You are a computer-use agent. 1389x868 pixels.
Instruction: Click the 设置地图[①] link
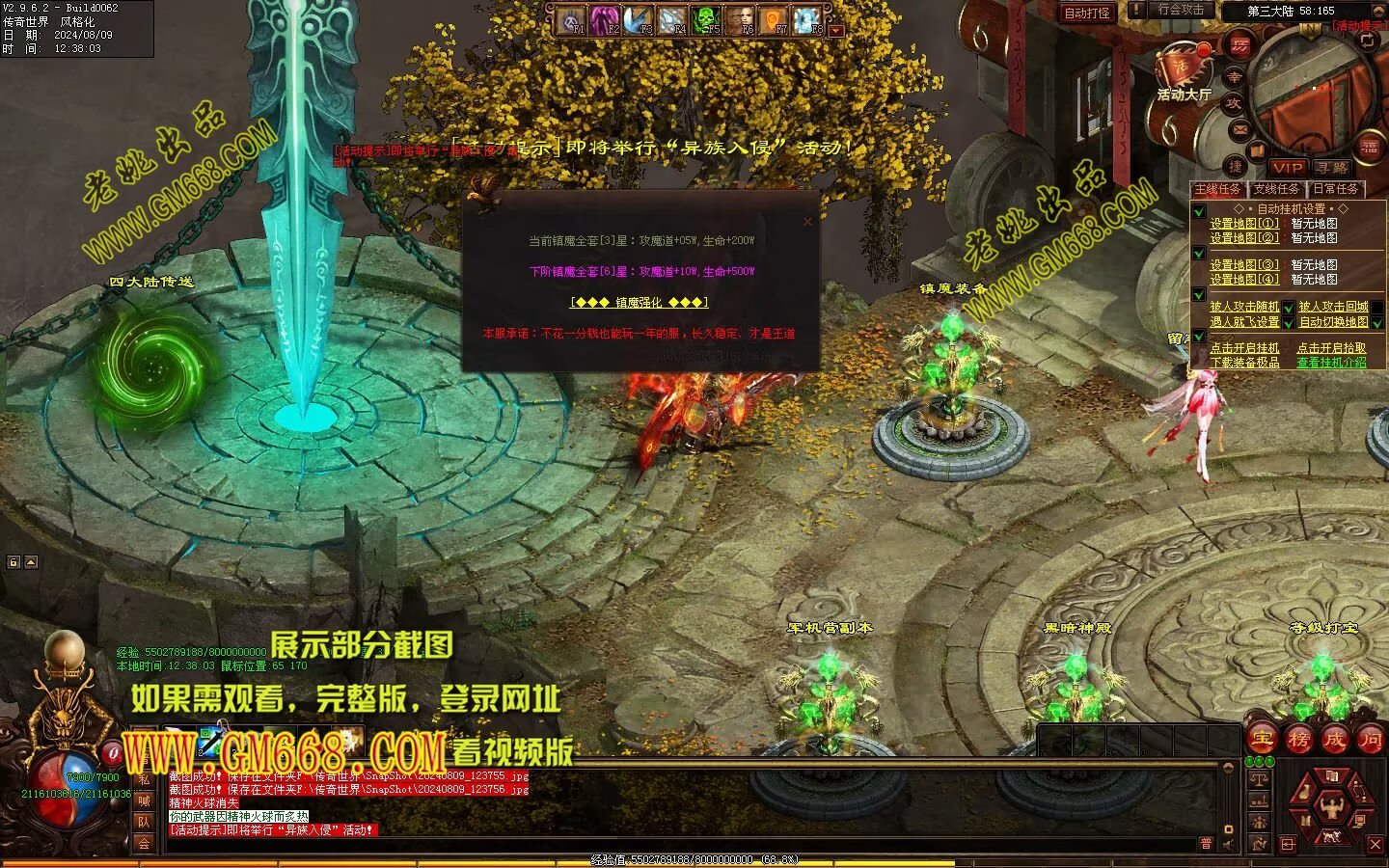[x=1244, y=224]
